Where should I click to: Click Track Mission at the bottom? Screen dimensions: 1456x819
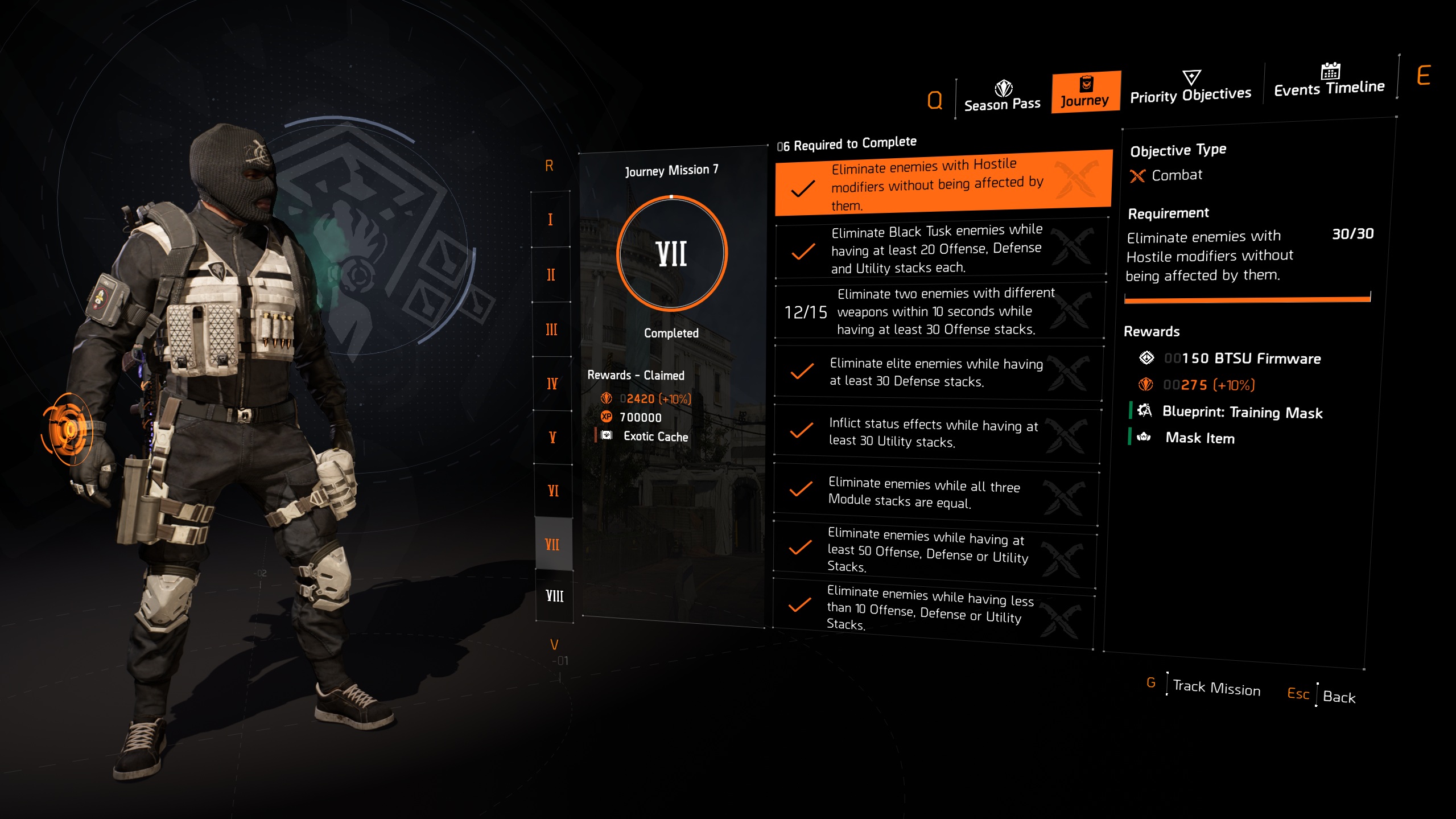[1216, 688]
